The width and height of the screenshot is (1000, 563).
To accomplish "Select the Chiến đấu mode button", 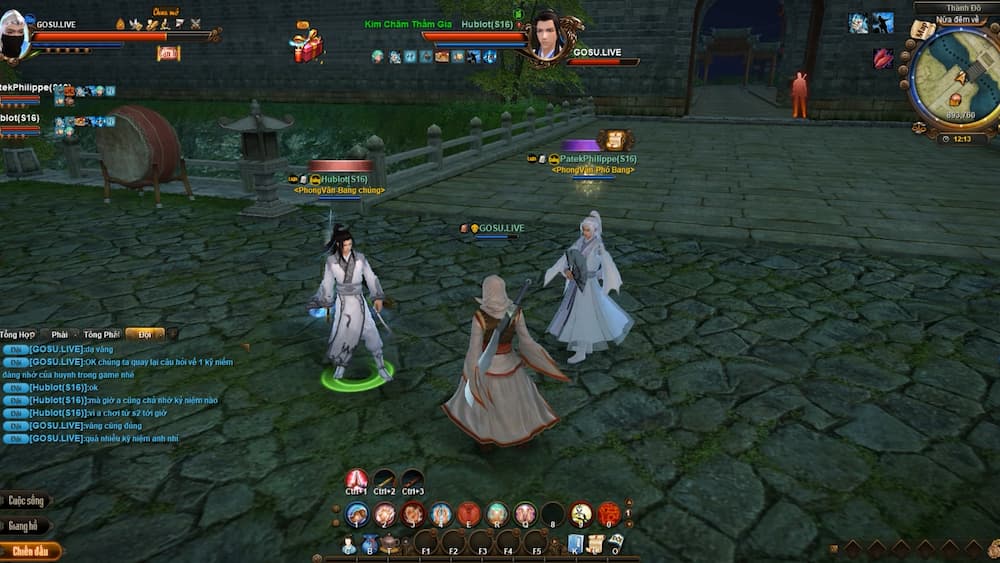I will (x=29, y=550).
